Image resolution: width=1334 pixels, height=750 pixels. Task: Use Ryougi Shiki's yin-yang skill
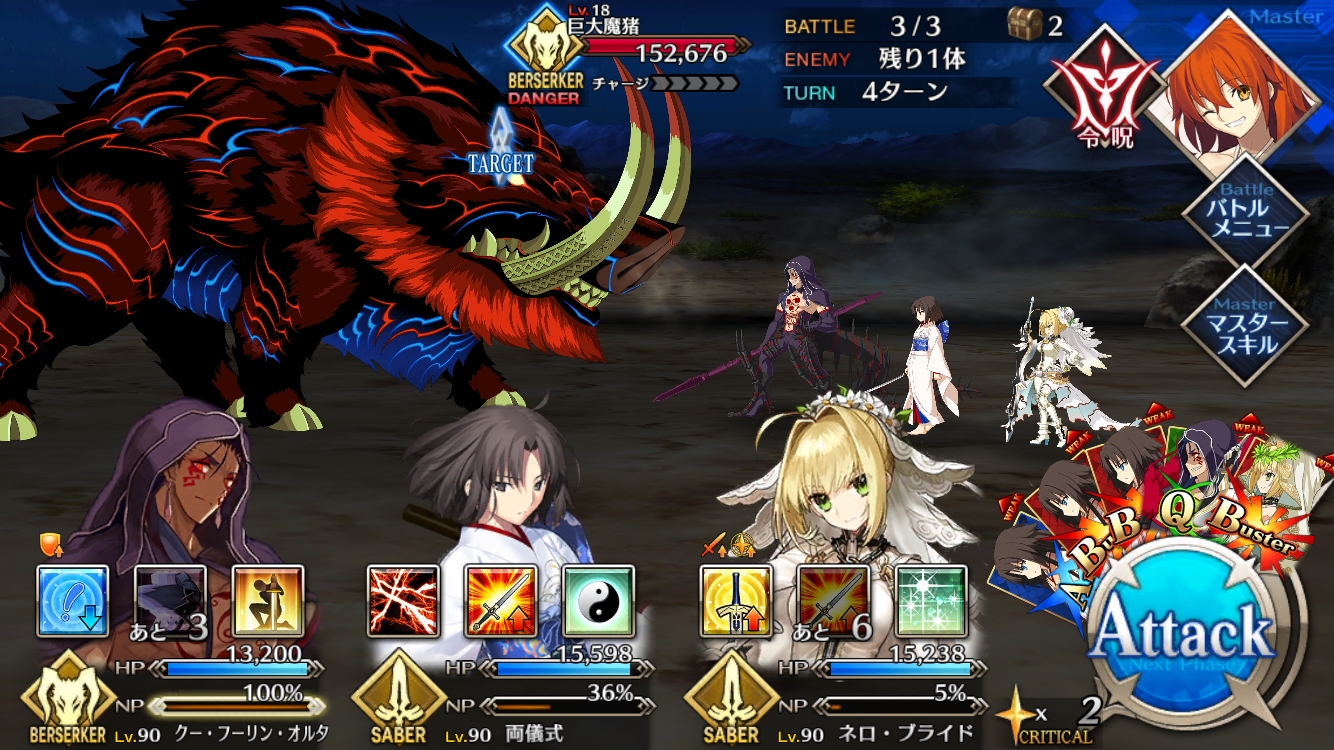(598, 601)
